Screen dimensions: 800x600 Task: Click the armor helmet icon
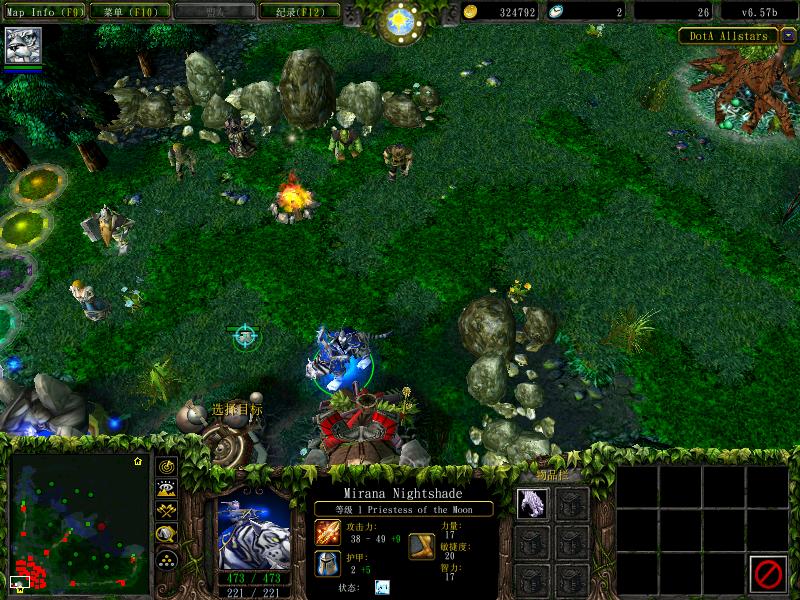[x=328, y=563]
